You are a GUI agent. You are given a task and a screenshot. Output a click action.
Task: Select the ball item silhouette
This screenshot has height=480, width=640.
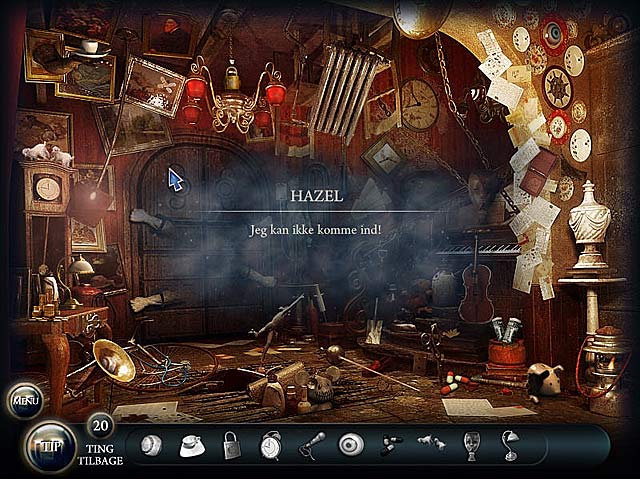click(x=151, y=445)
